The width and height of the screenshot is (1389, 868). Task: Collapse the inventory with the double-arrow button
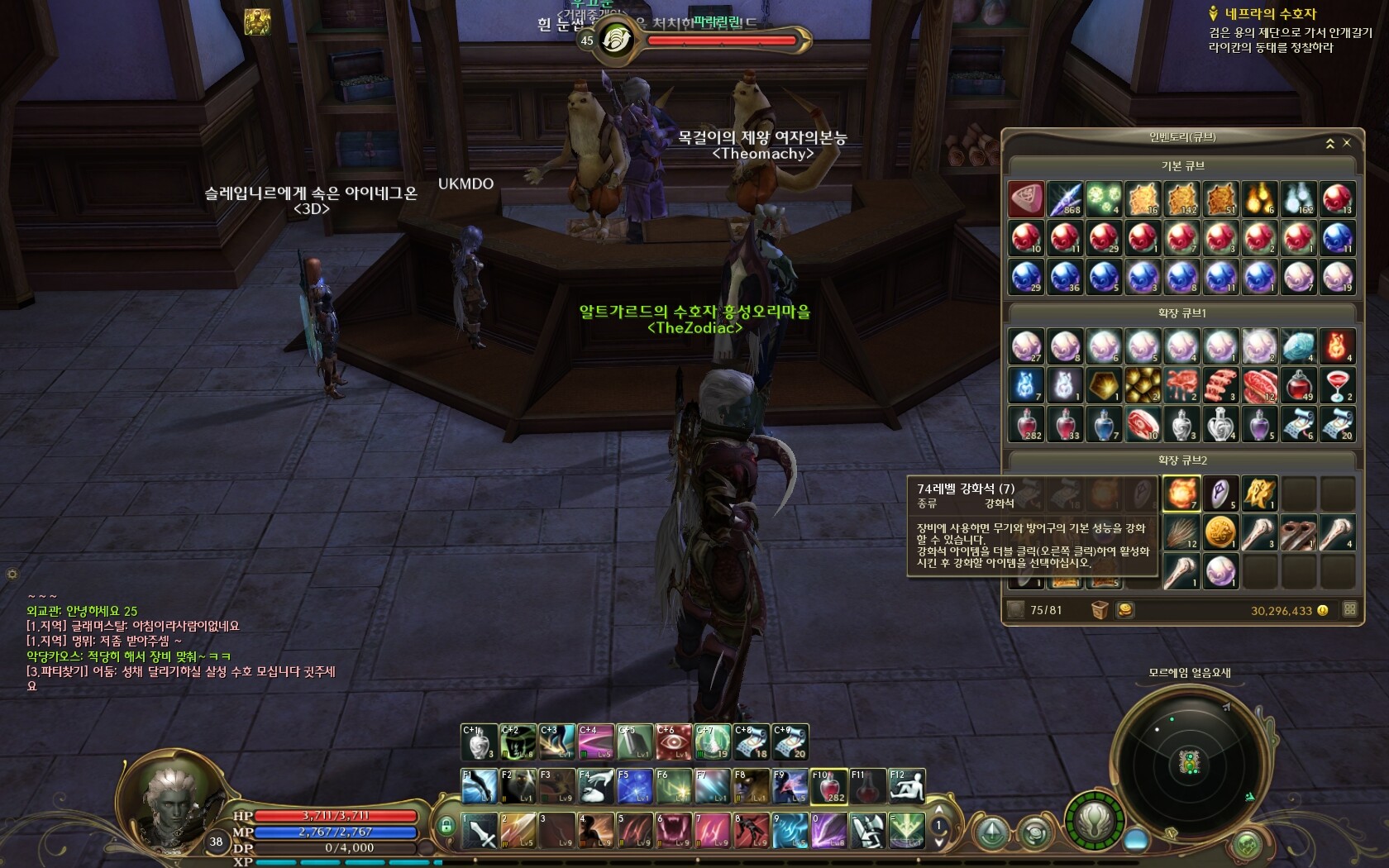1330,144
